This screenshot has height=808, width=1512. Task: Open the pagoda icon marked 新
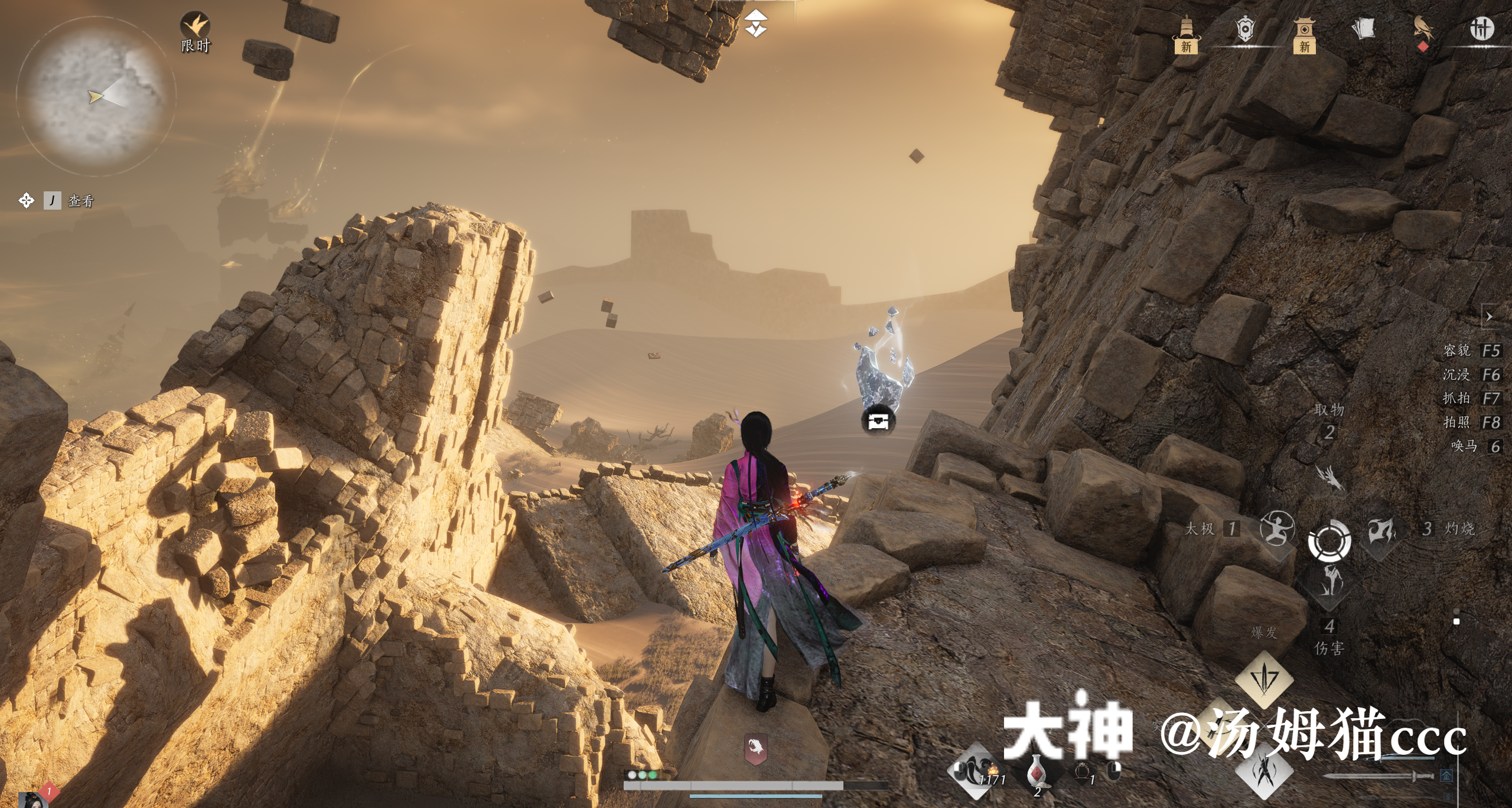tap(1186, 33)
